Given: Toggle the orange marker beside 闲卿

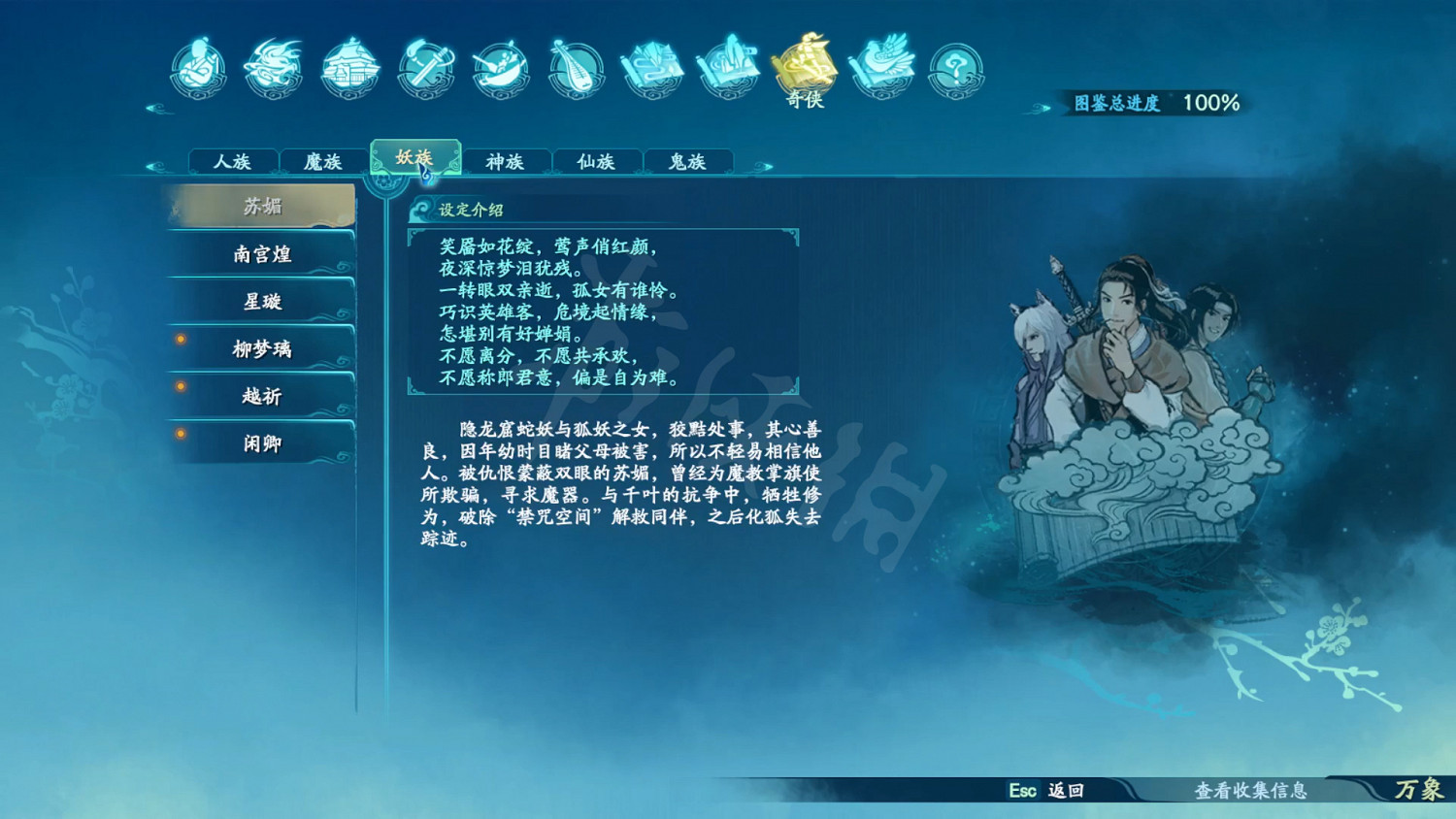Looking at the screenshot, I should pyautogui.click(x=180, y=435).
